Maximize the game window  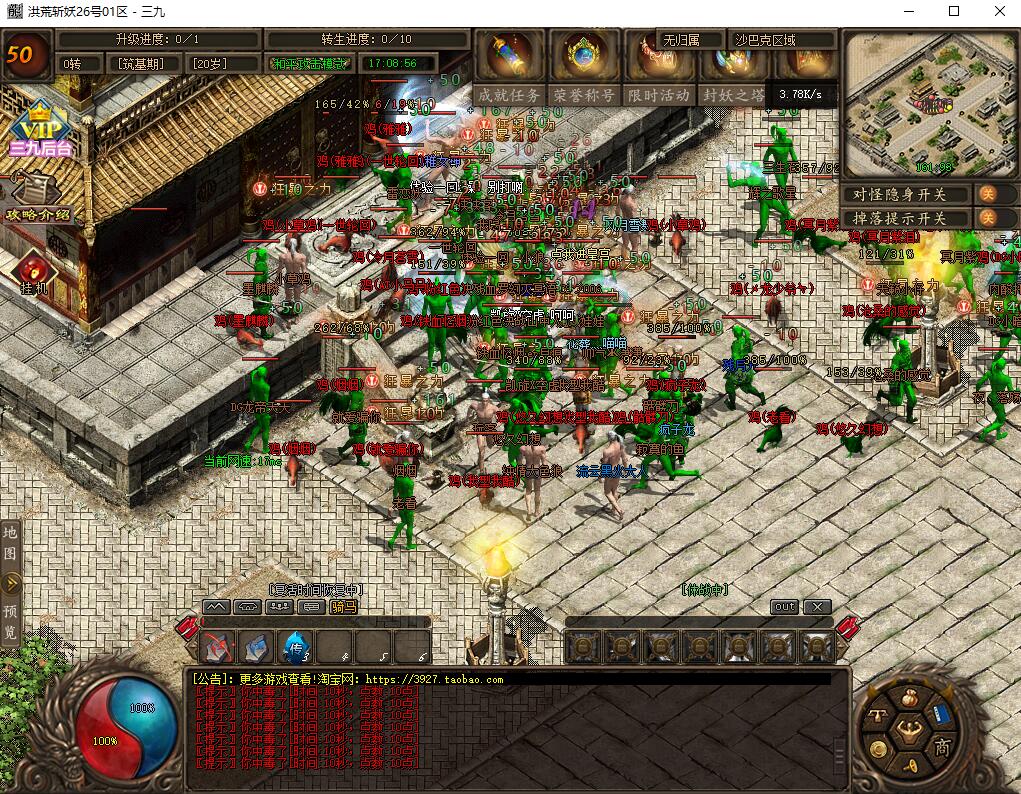(x=953, y=11)
